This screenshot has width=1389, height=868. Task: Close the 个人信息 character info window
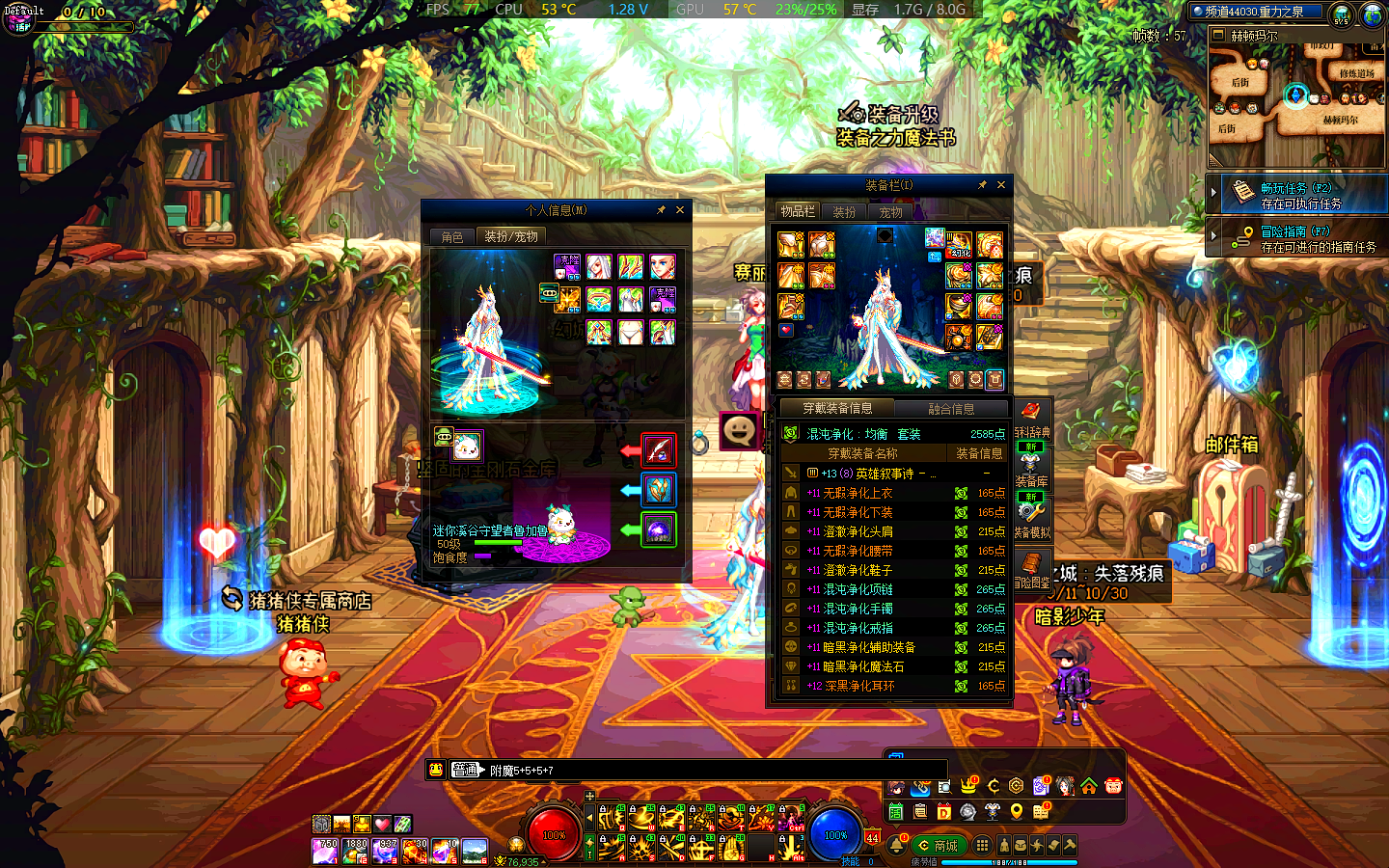click(680, 210)
